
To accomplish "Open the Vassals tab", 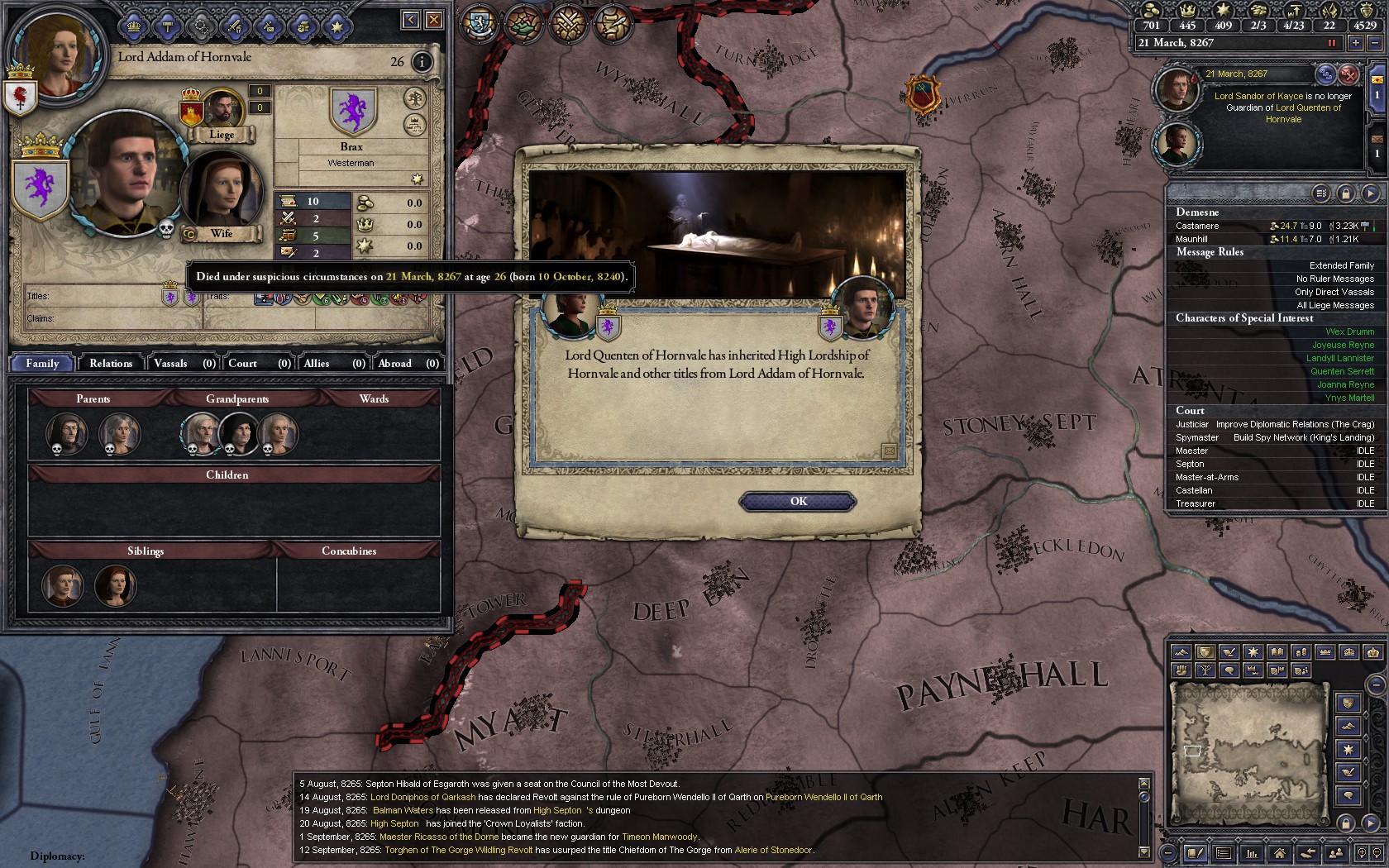I will (184, 364).
